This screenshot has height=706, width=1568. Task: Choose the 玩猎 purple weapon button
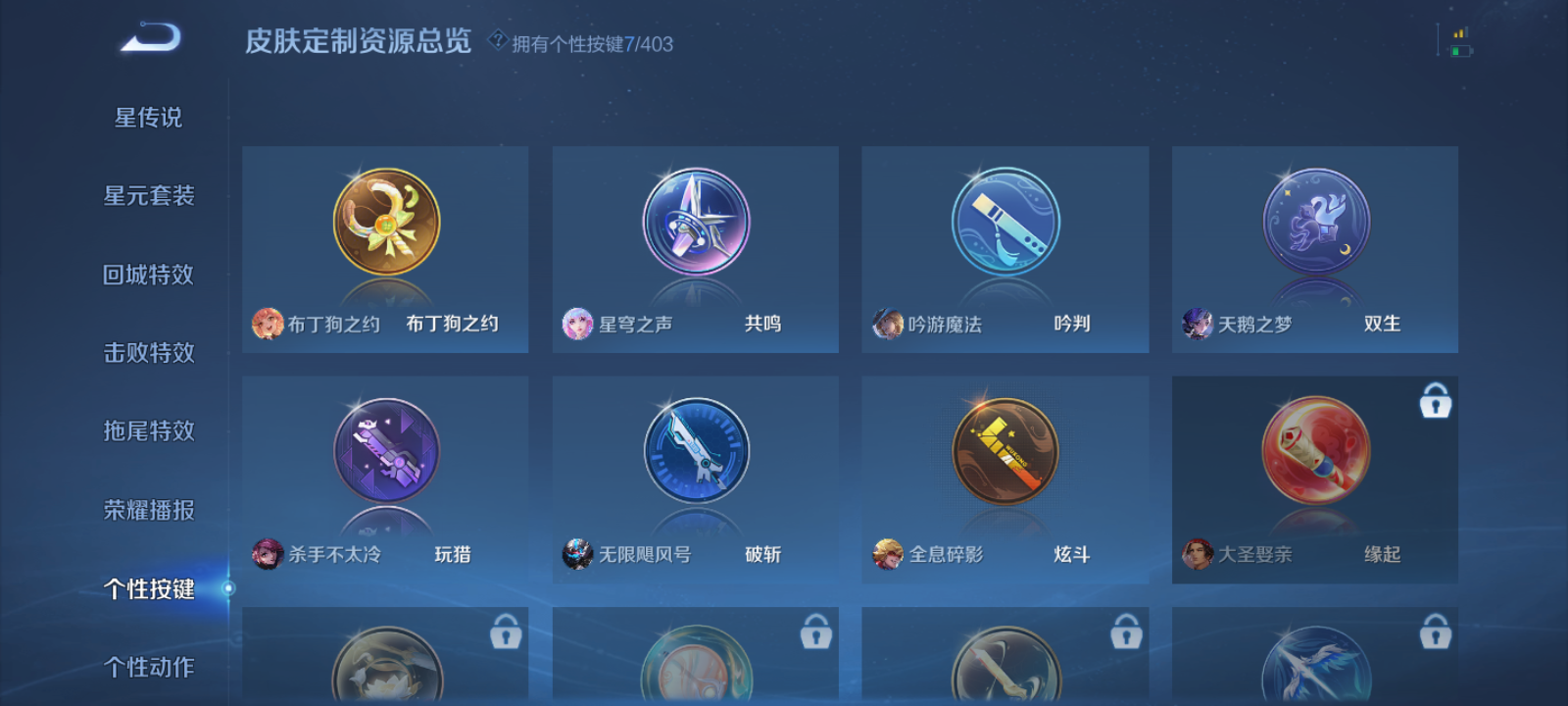(384, 453)
